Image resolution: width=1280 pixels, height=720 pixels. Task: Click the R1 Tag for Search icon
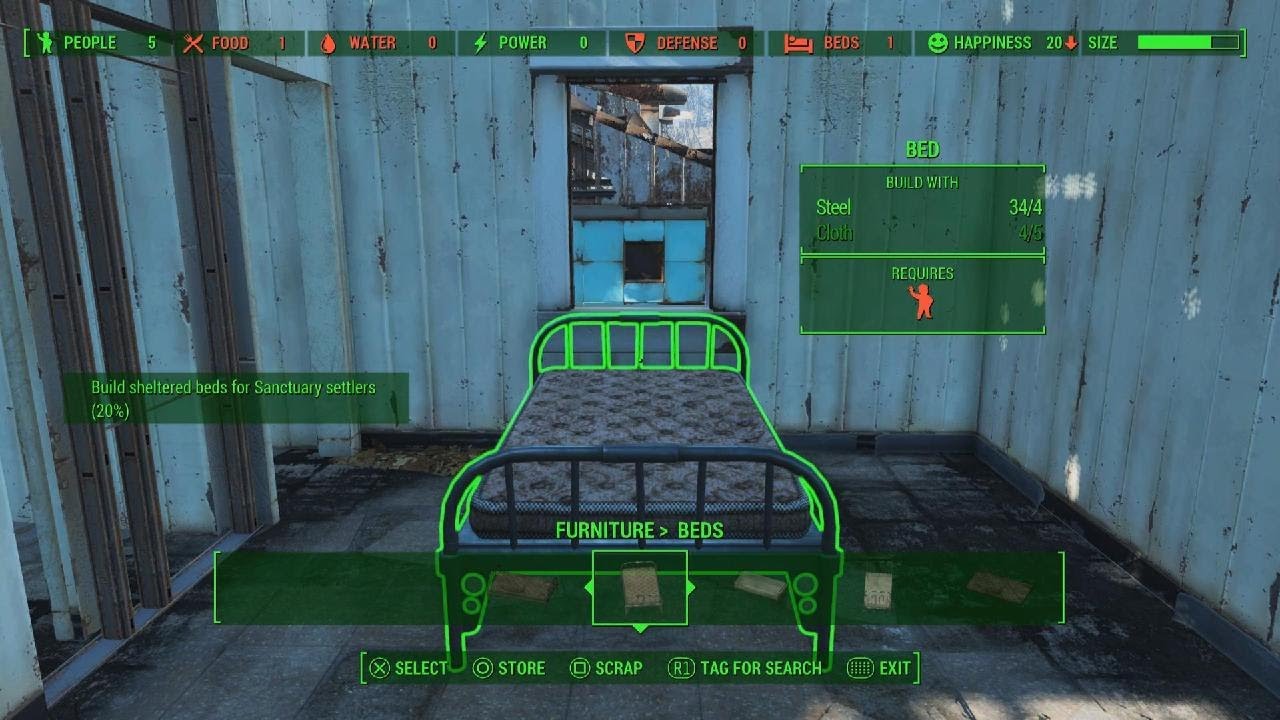(682, 668)
